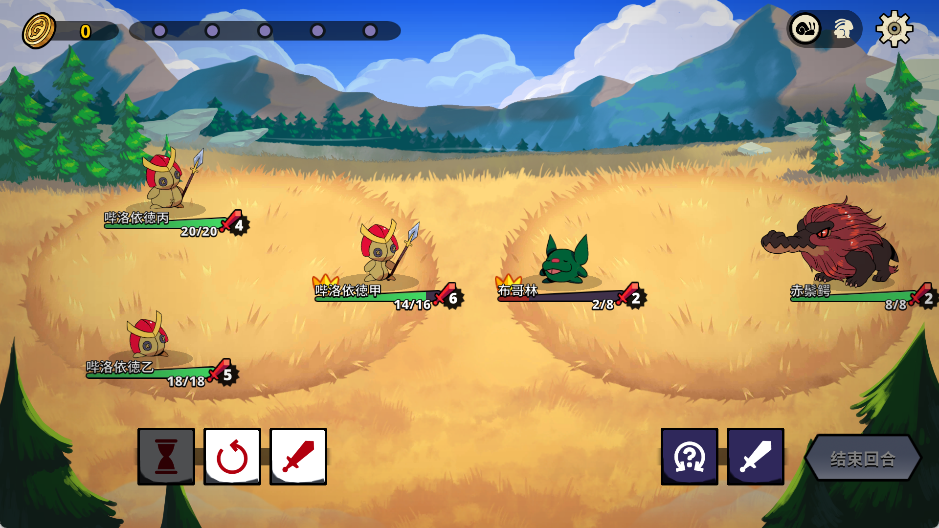The image size is (939, 528).
Task: Select the unit 哔洛依德甲
Action: tap(383, 252)
